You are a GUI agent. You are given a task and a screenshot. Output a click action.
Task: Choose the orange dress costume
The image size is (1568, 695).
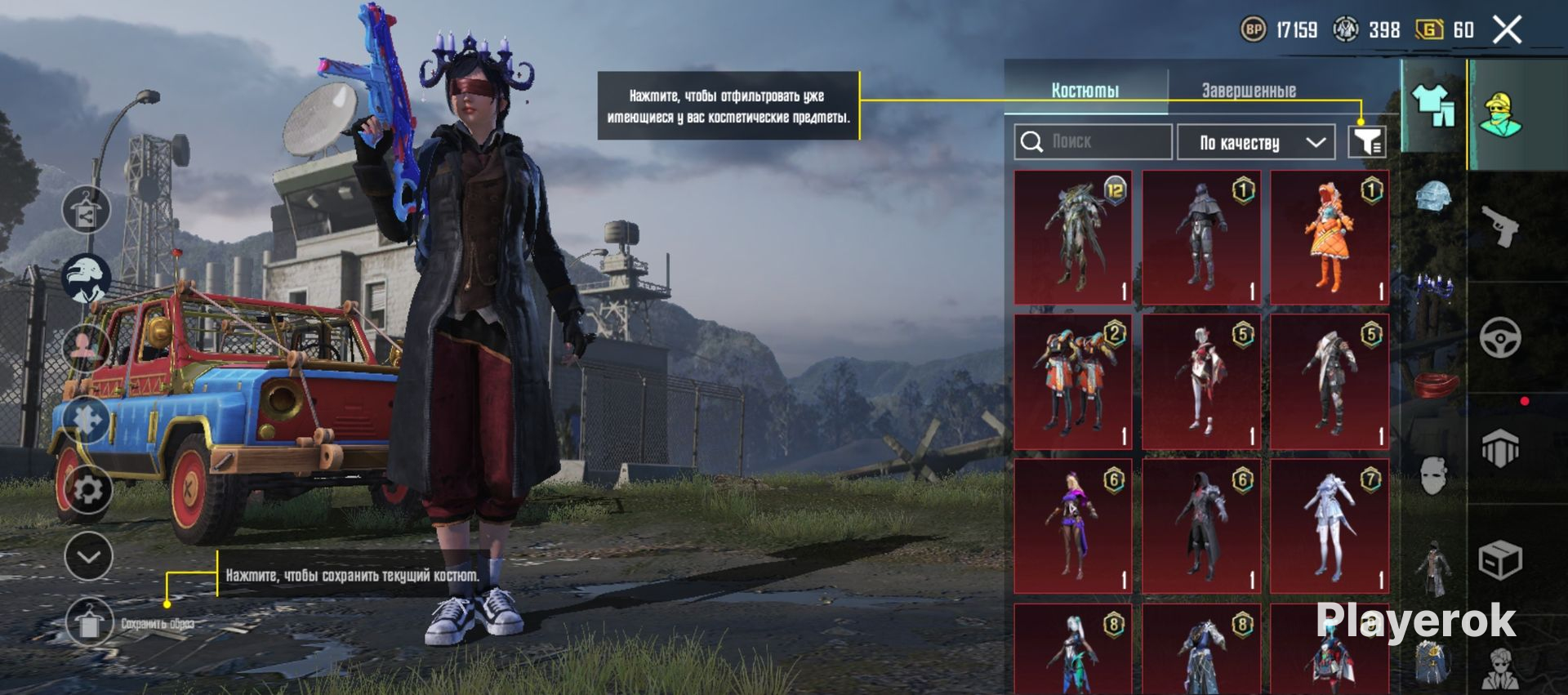click(1330, 237)
